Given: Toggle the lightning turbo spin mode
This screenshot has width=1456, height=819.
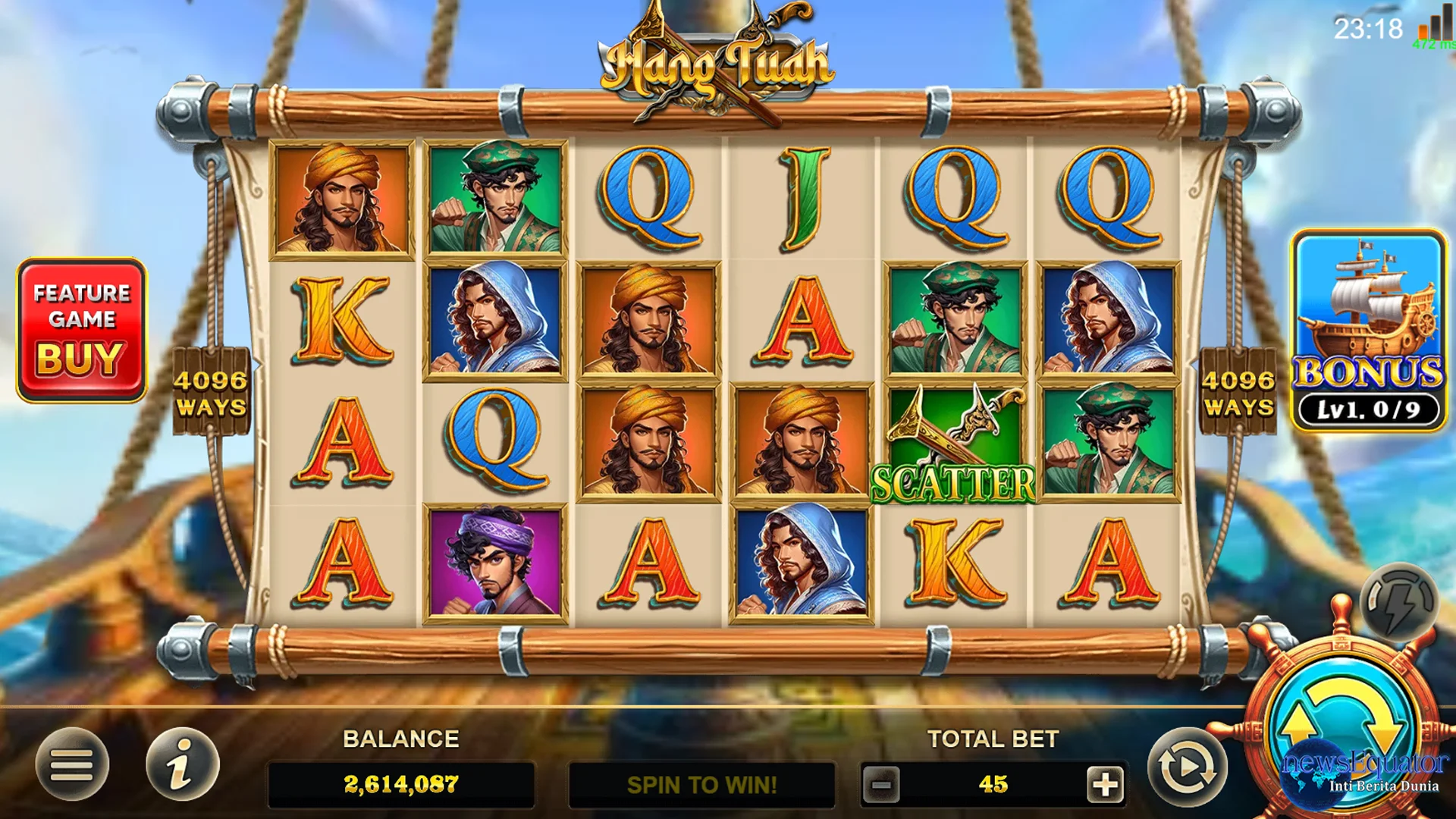Looking at the screenshot, I should (1398, 603).
